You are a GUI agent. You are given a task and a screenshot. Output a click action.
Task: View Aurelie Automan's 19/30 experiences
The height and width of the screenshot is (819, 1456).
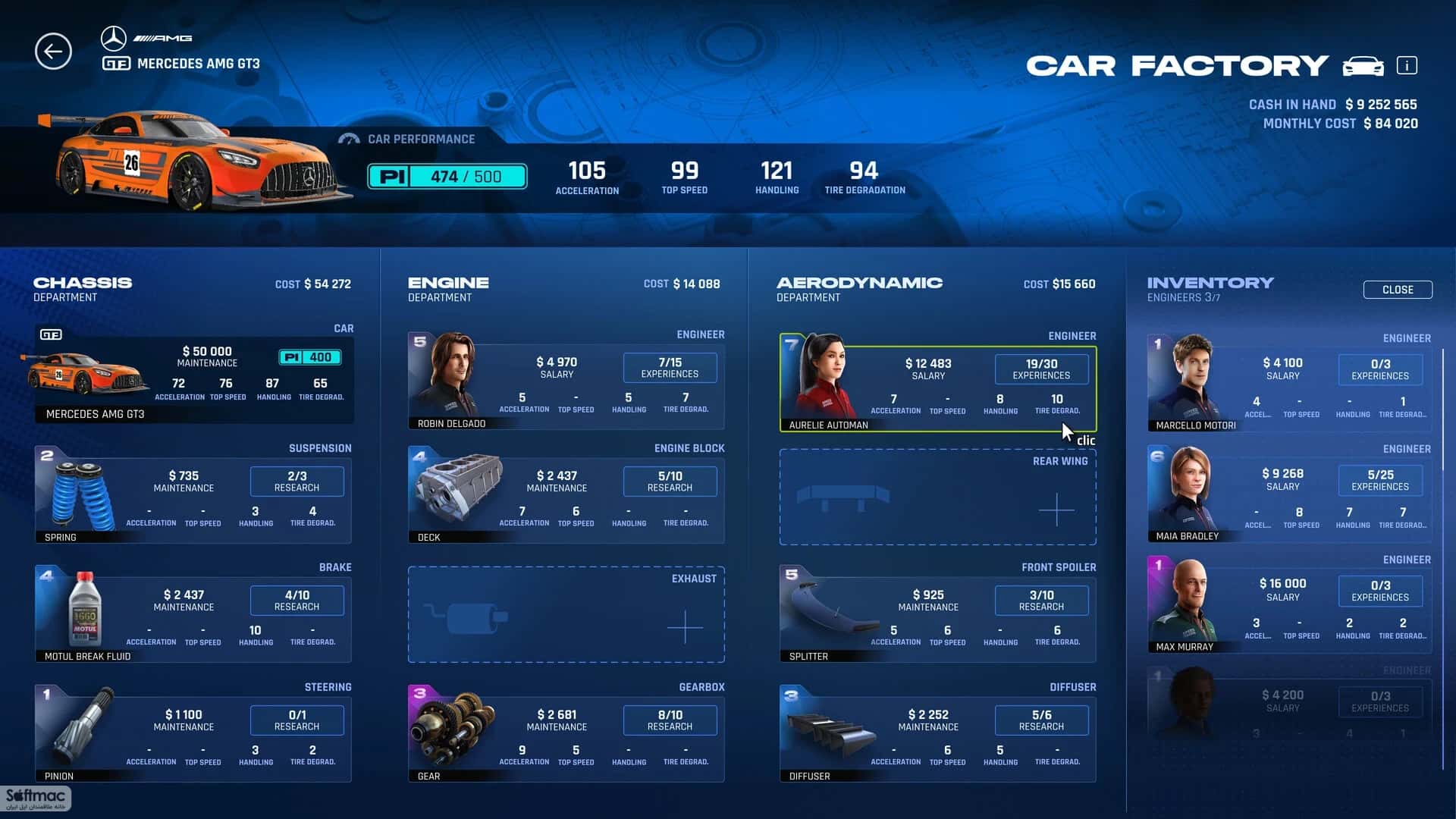[1041, 369]
